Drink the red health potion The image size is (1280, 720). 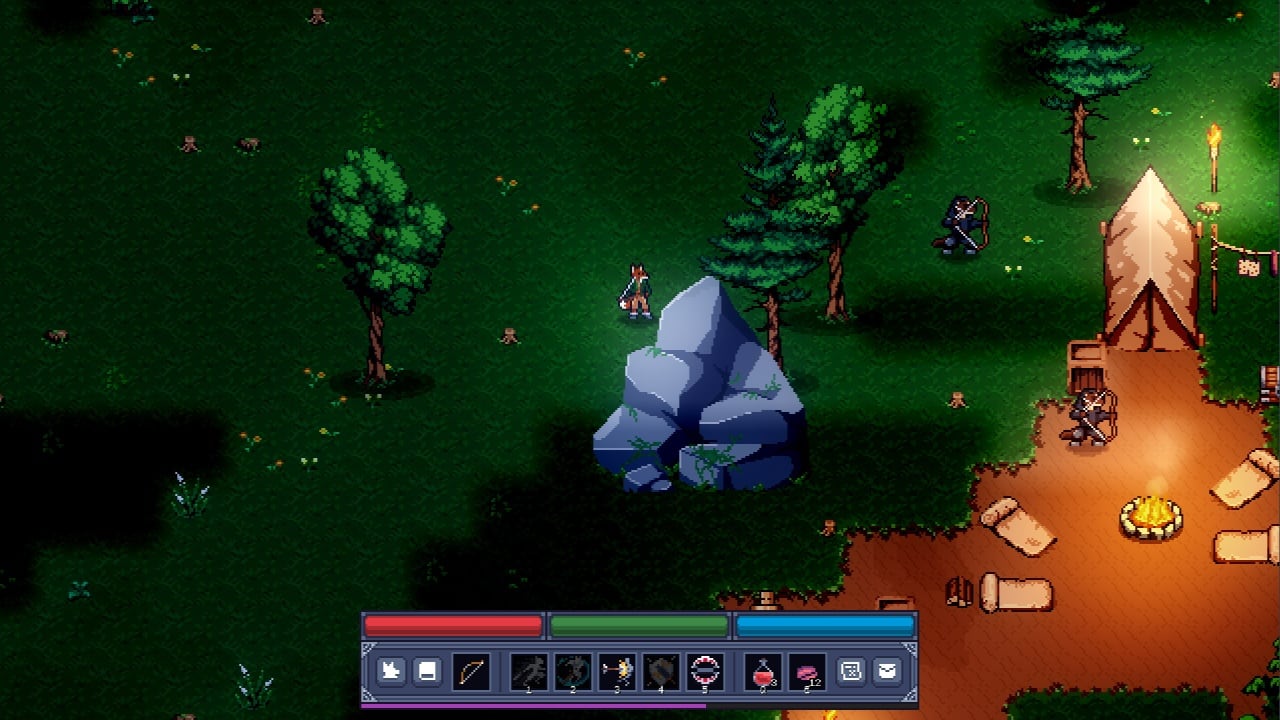click(x=764, y=672)
